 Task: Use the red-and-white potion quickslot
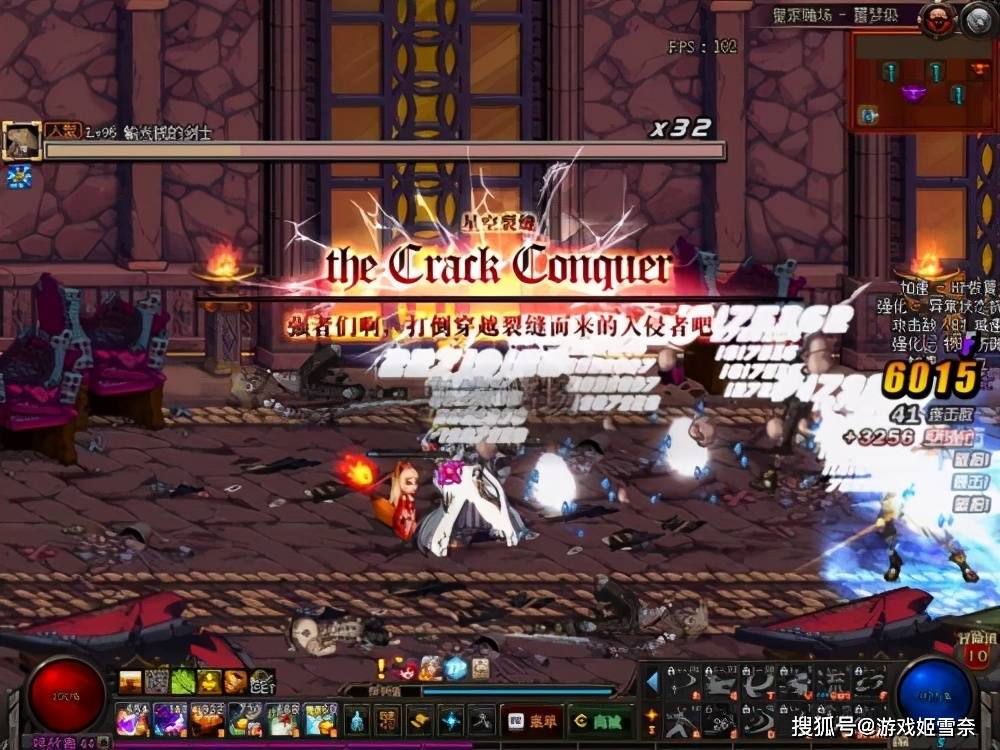pyautogui.click(x=284, y=719)
